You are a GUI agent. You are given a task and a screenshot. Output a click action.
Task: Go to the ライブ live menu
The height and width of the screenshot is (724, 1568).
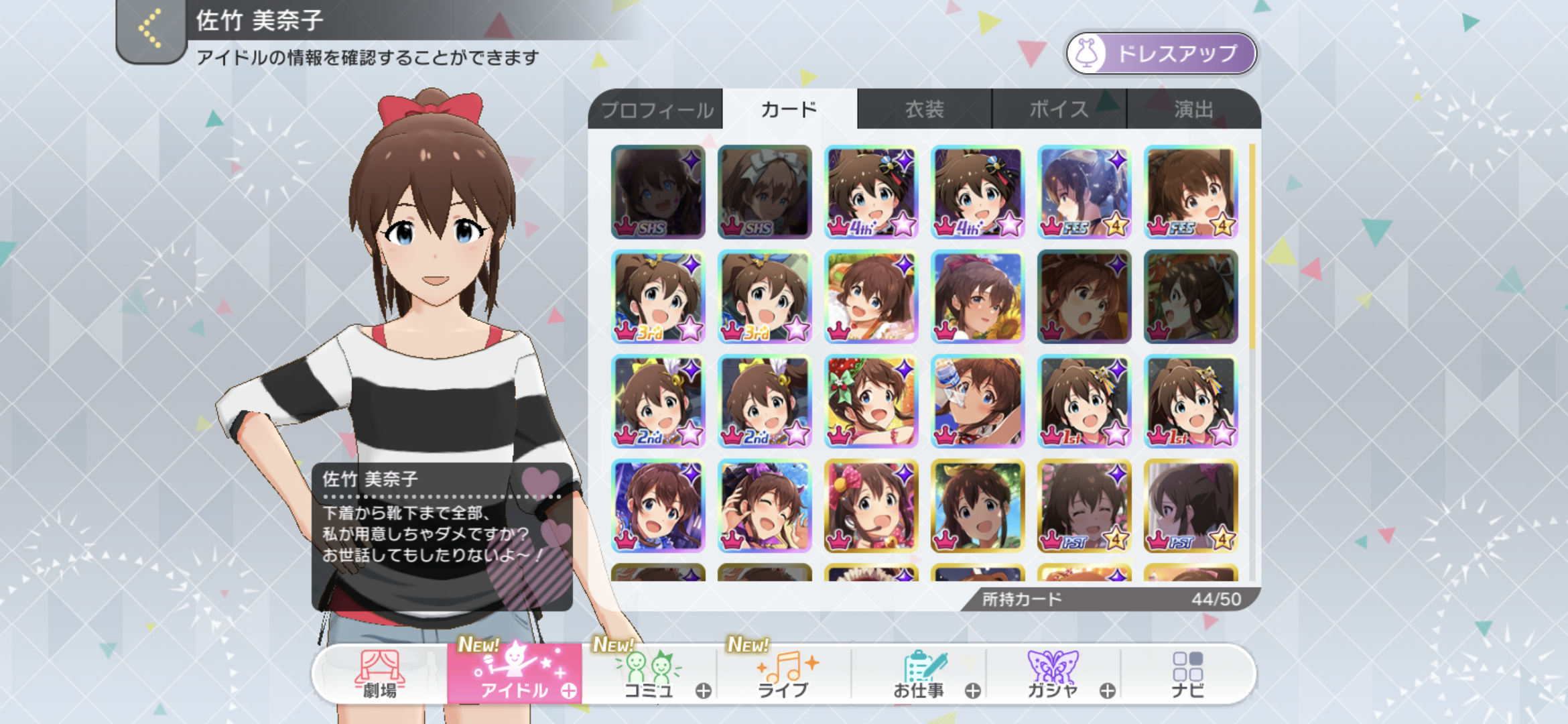[x=783, y=674]
